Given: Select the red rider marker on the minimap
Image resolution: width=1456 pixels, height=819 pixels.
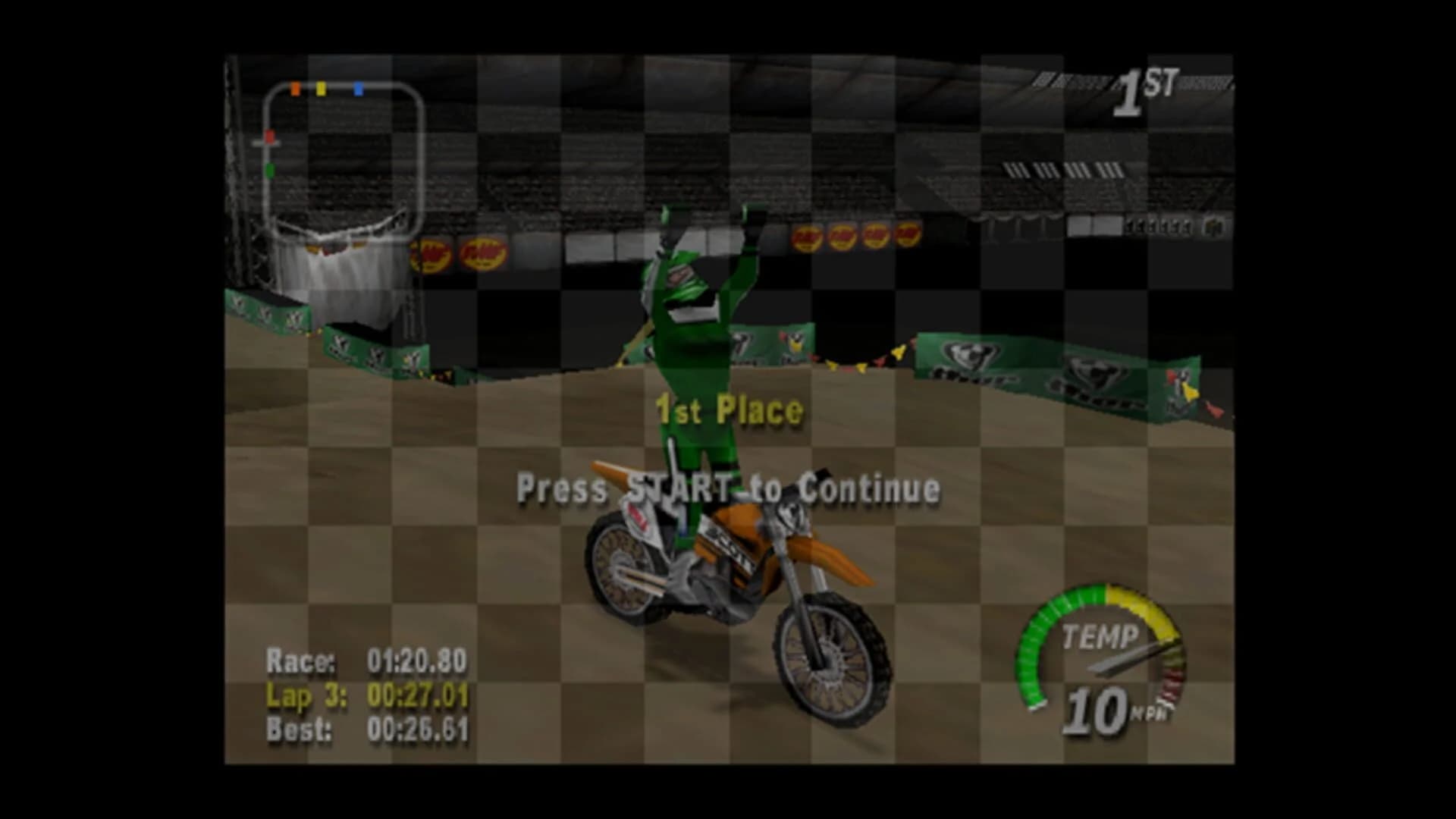Looking at the screenshot, I should point(270,136).
